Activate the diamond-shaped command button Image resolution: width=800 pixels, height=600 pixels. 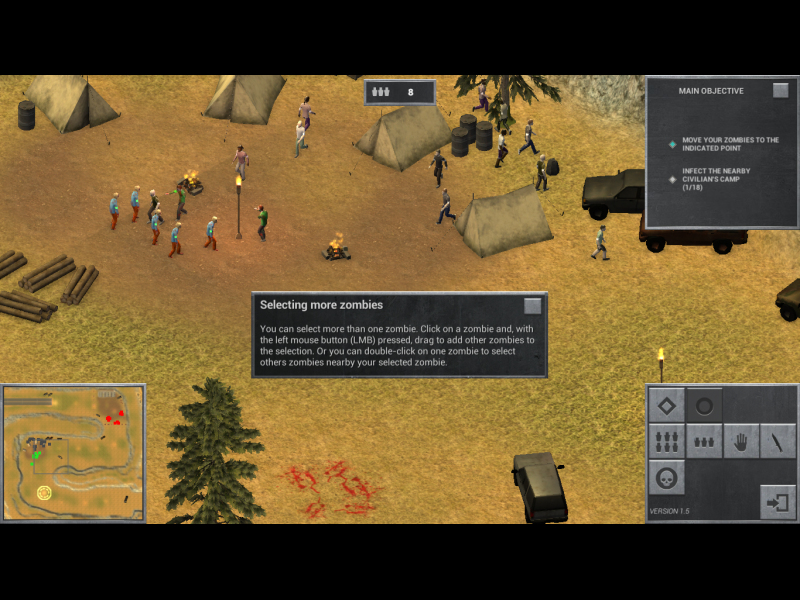(667, 405)
